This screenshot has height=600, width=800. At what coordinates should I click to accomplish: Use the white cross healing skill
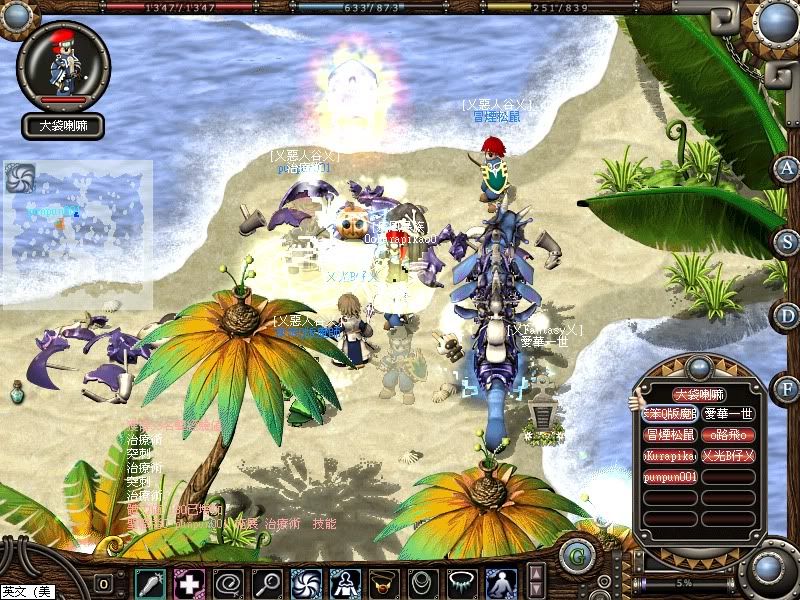coord(188,582)
